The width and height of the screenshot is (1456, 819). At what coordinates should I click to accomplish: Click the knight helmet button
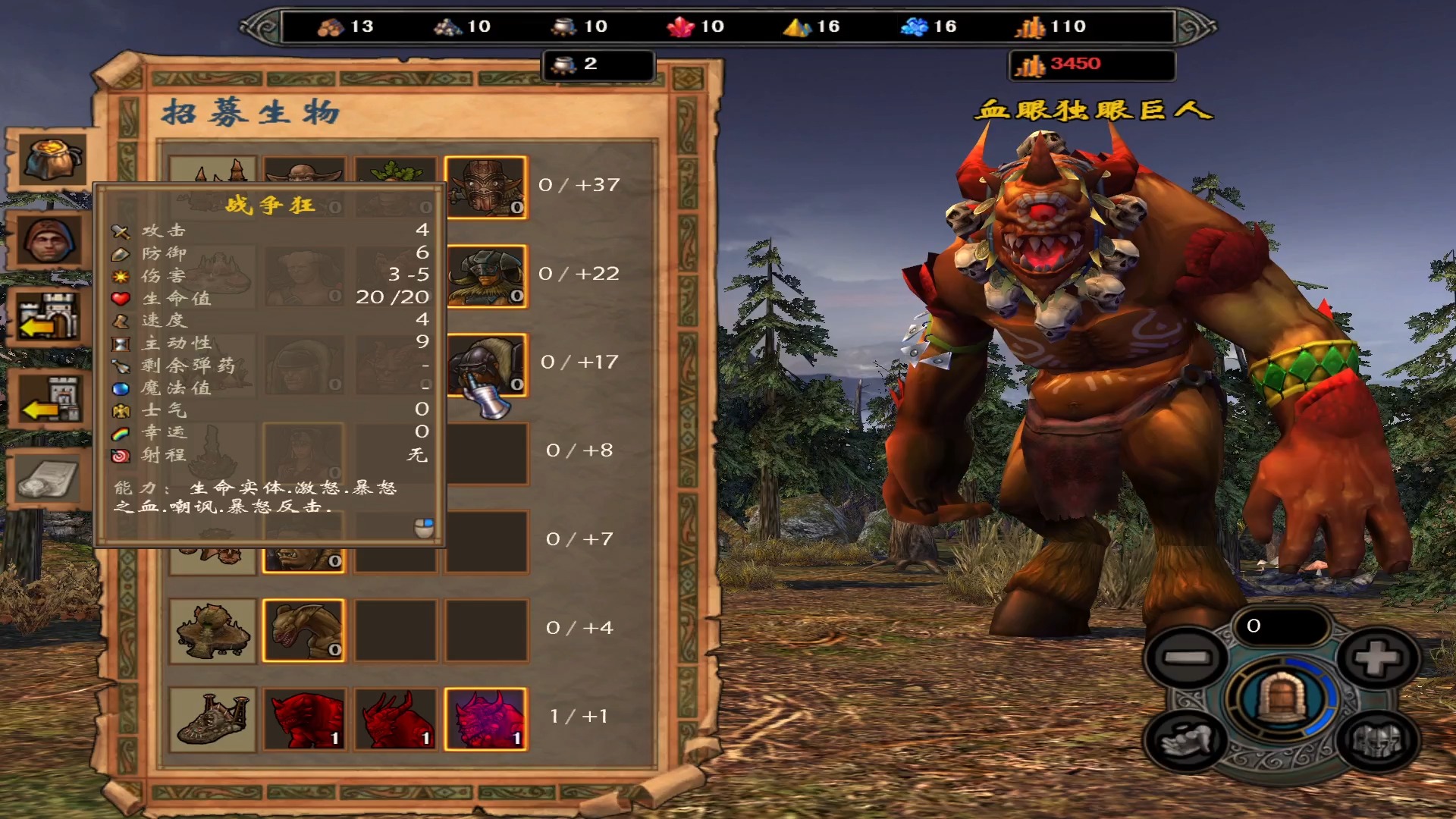(x=1378, y=741)
